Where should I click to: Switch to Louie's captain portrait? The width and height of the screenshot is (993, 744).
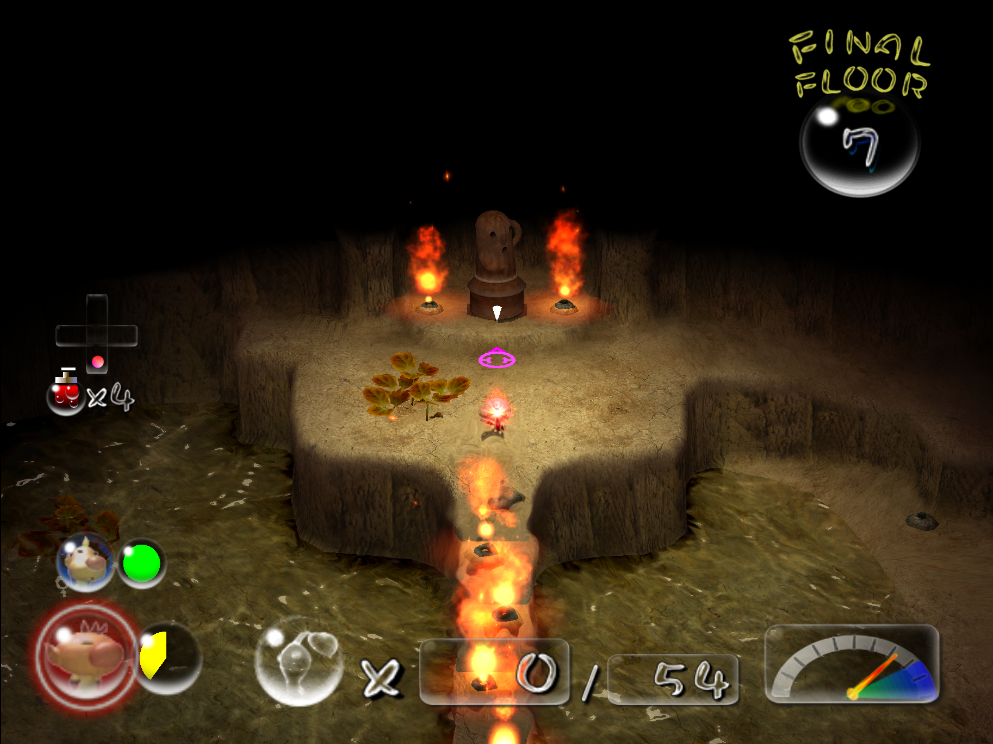(x=86, y=563)
